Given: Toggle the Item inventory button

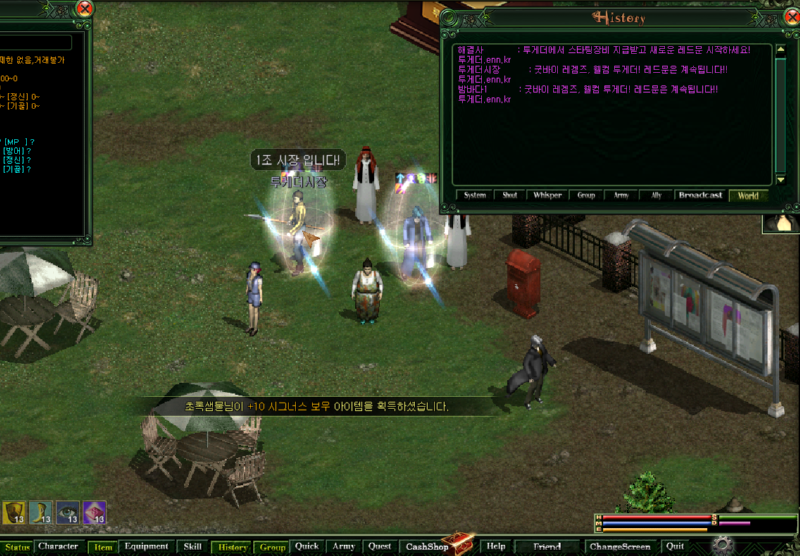Looking at the screenshot, I should (103, 547).
